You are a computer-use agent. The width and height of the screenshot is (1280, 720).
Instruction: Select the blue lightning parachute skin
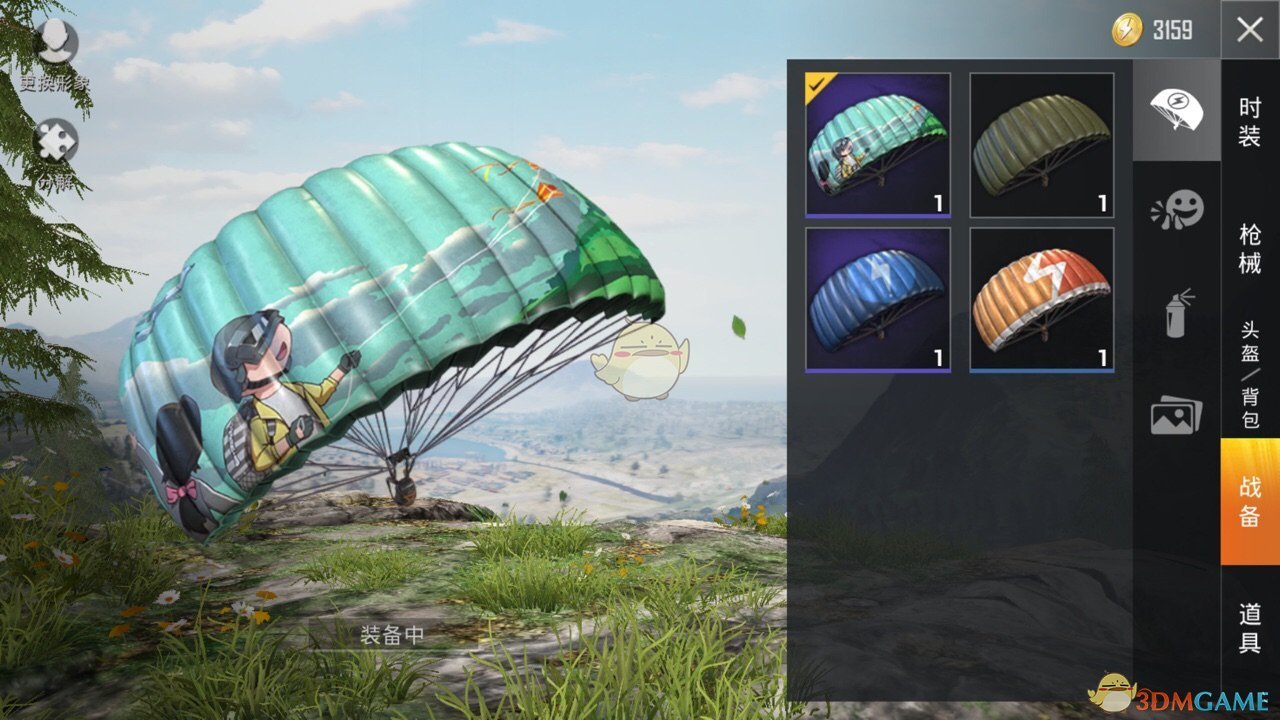coord(877,300)
